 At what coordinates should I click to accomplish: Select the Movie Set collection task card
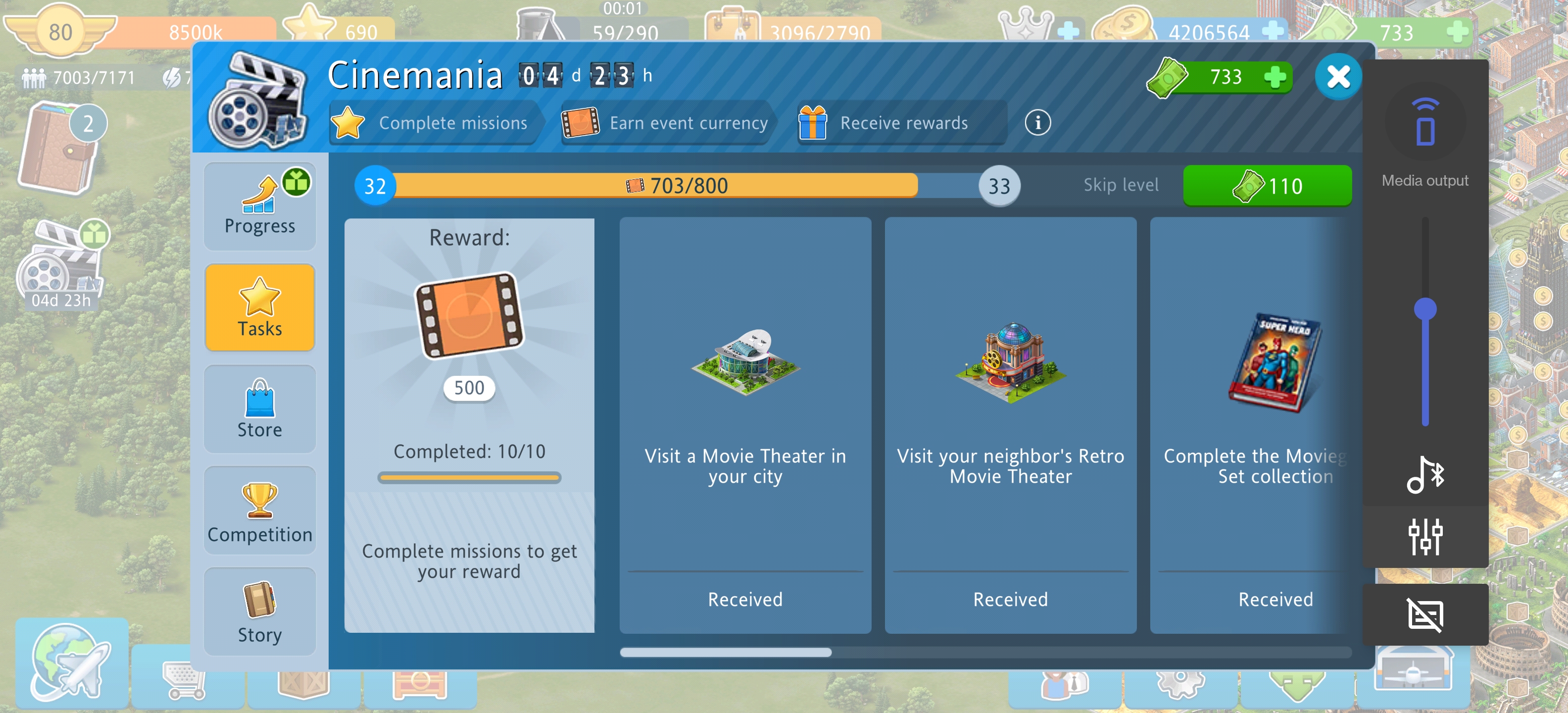[x=1254, y=424]
